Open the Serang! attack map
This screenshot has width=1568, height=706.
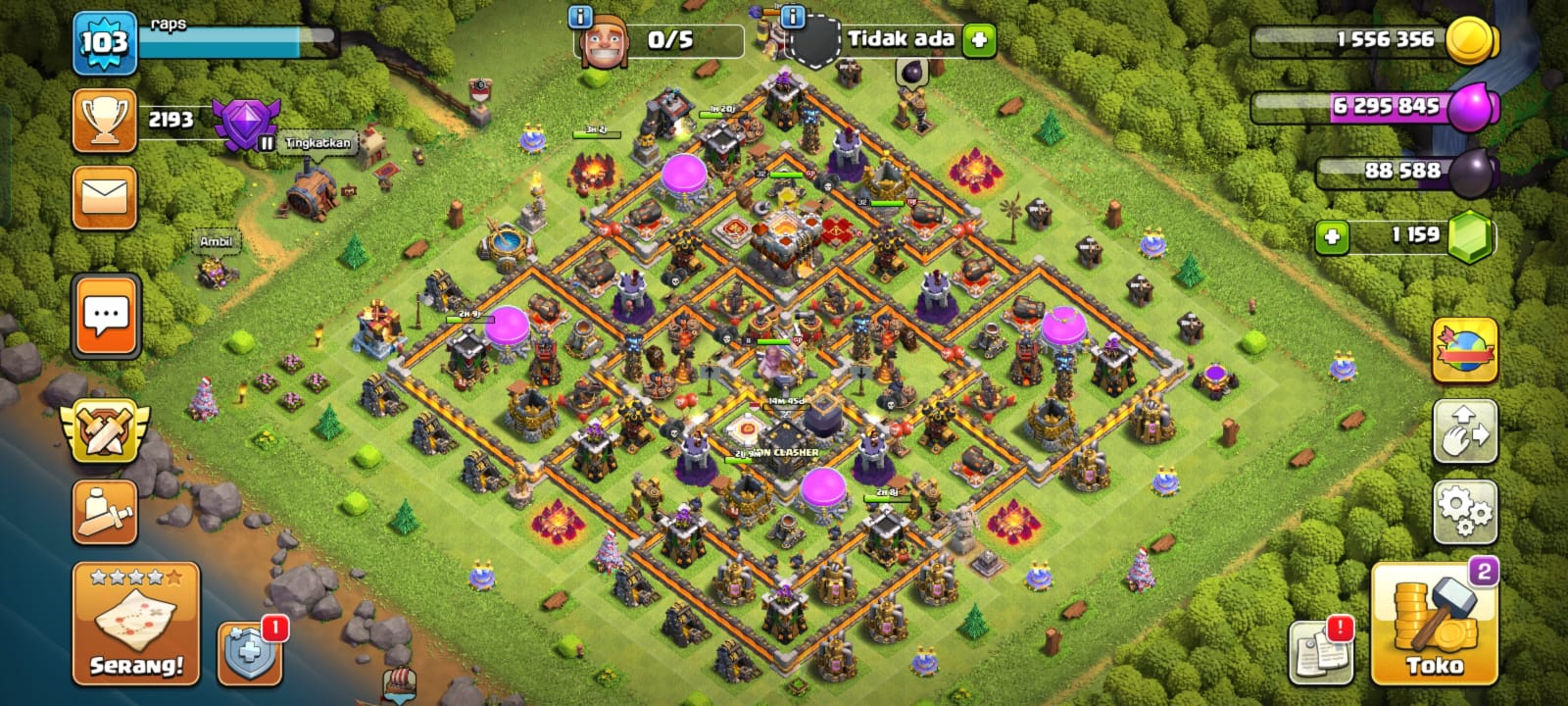(x=135, y=624)
